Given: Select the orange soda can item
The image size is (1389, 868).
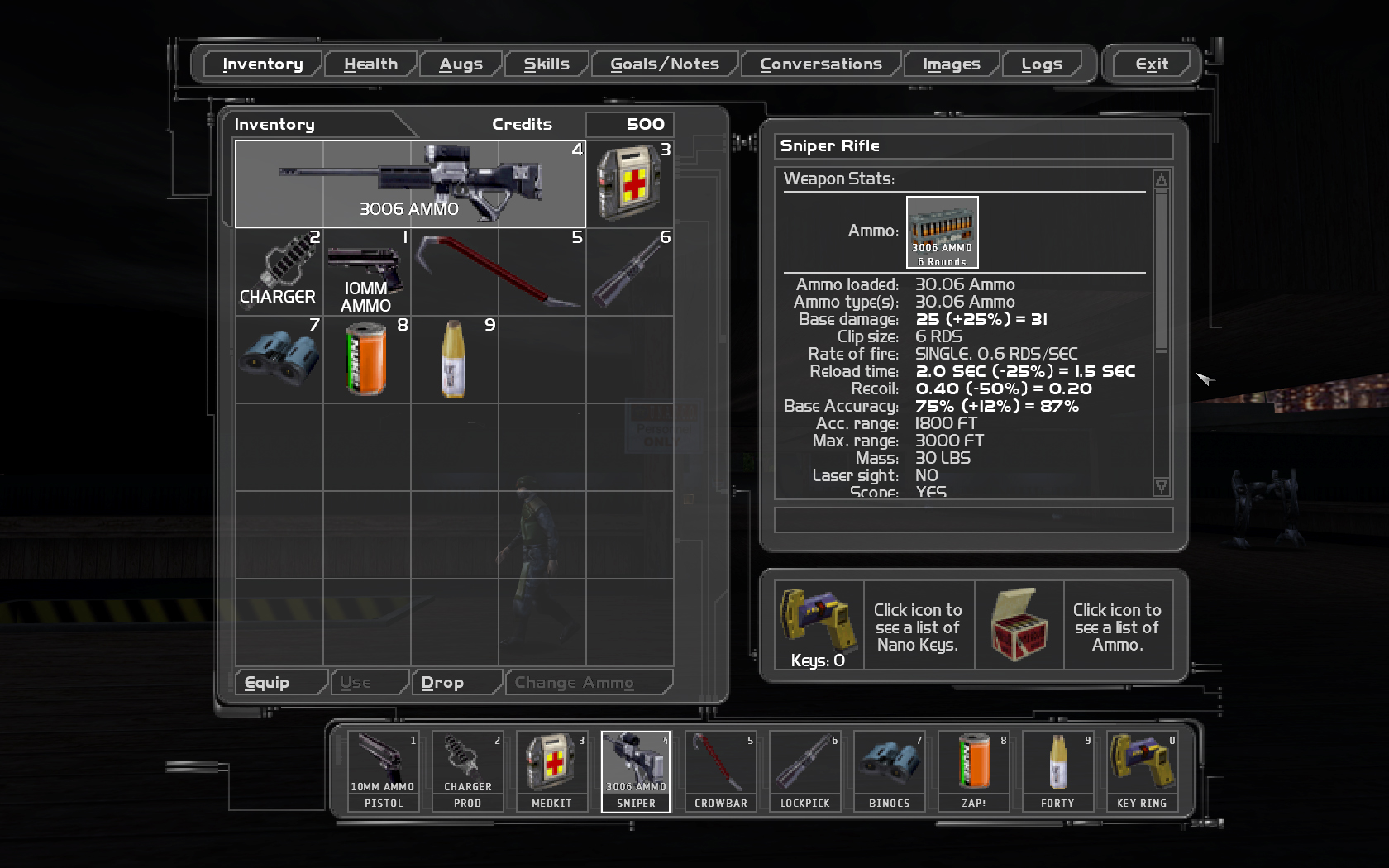Looking at the screenshot, I should pos(366,359).
